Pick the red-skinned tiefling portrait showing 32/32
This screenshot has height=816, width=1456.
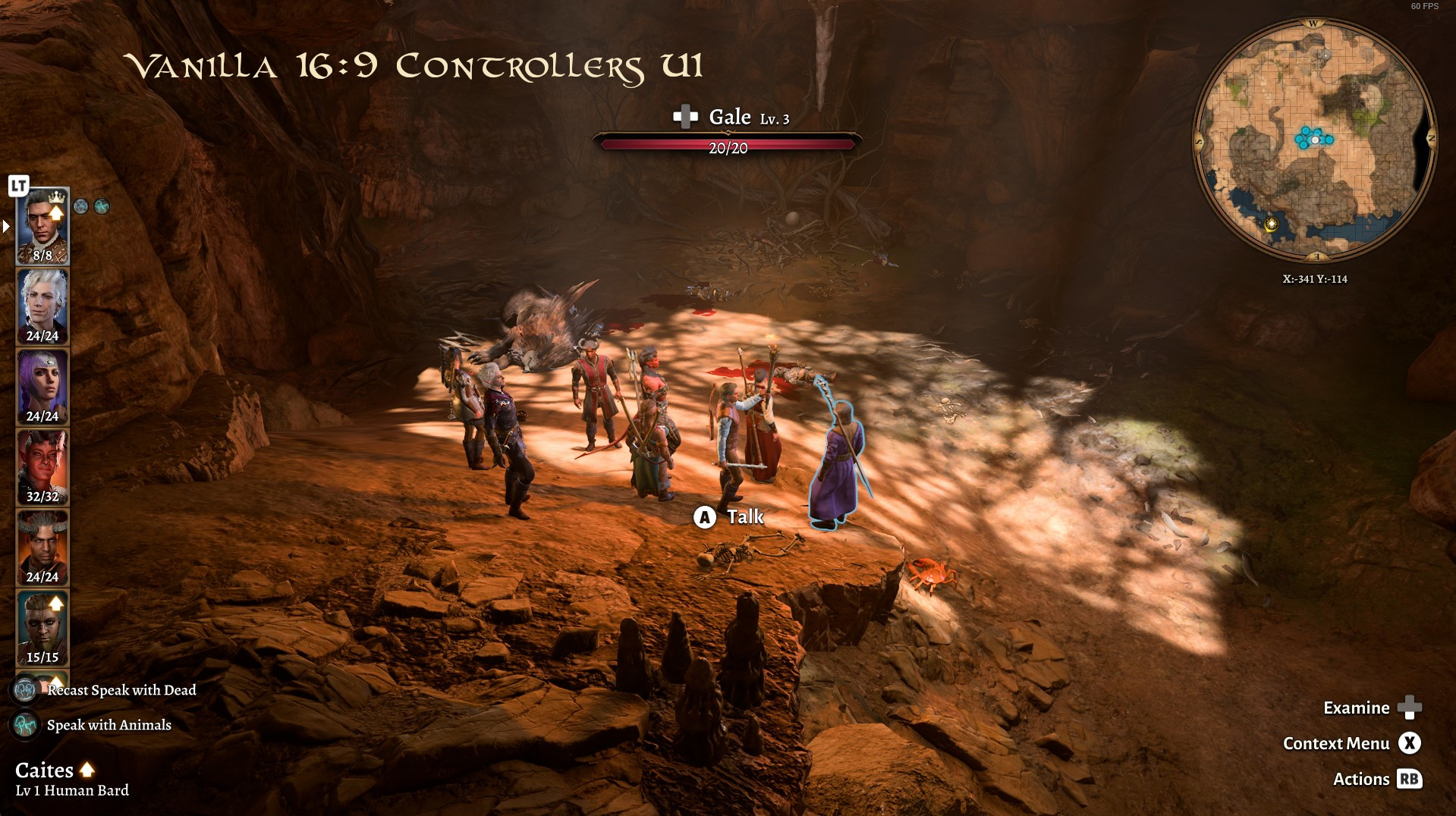pos(42,466)
